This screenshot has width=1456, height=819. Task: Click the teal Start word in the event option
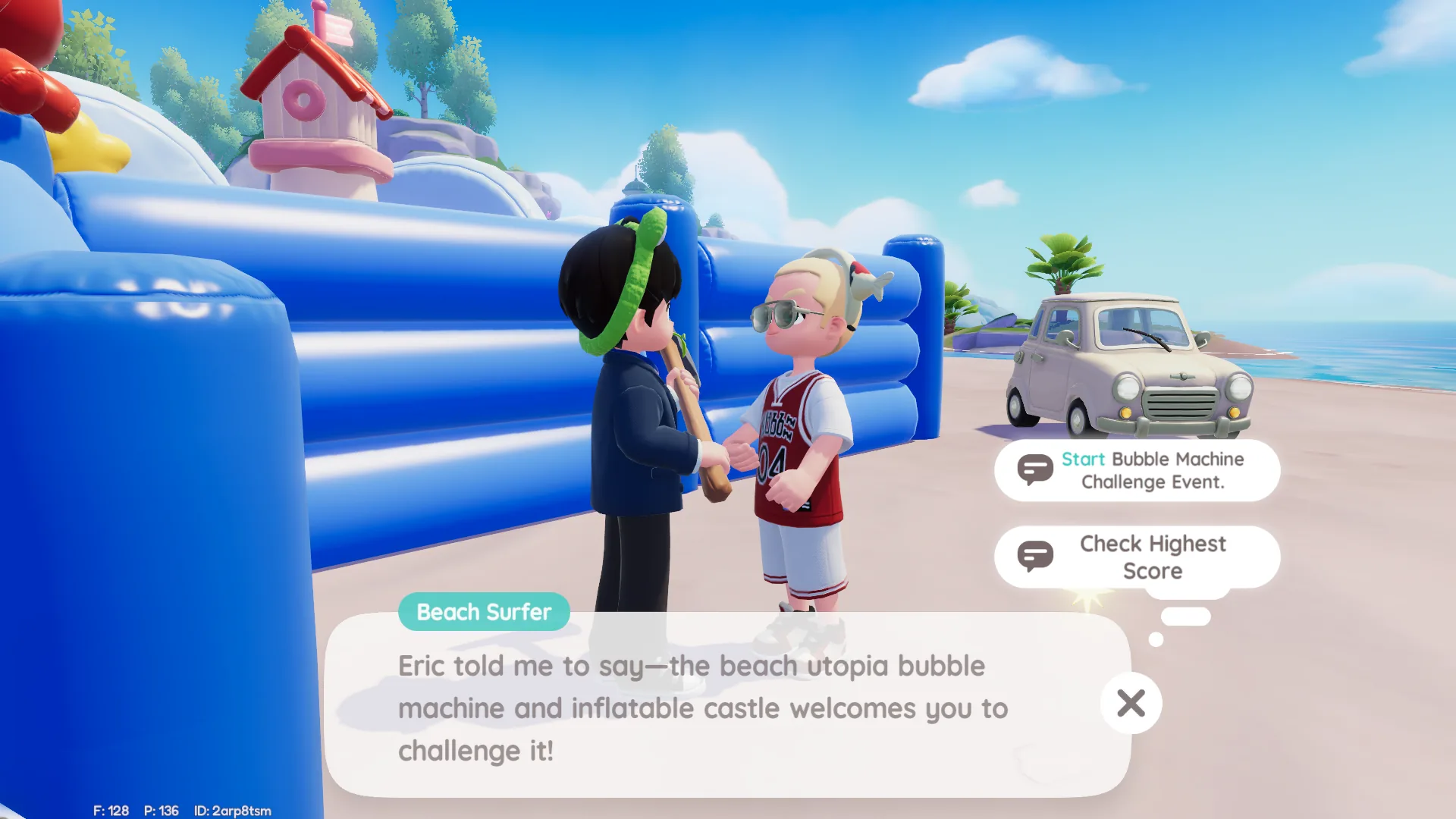(1084, 459)
